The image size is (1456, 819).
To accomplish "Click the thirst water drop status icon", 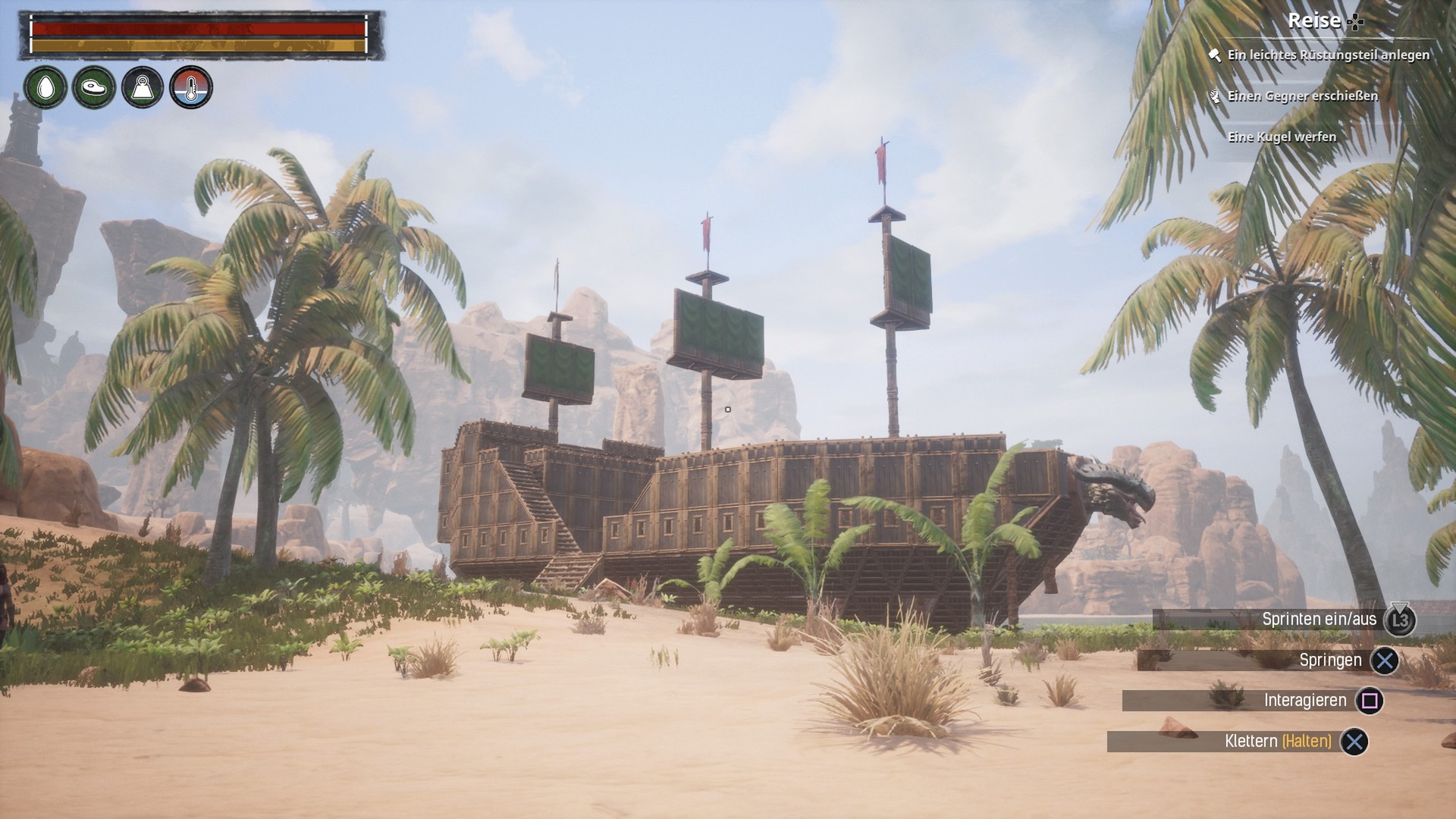I will click(x=45, y=87).
